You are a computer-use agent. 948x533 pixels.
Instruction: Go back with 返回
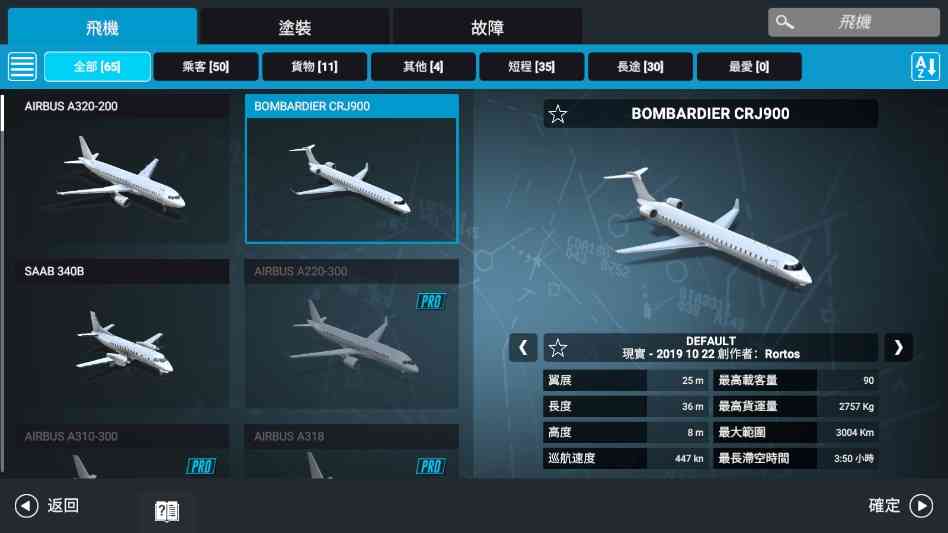click(x=47, y=506)
